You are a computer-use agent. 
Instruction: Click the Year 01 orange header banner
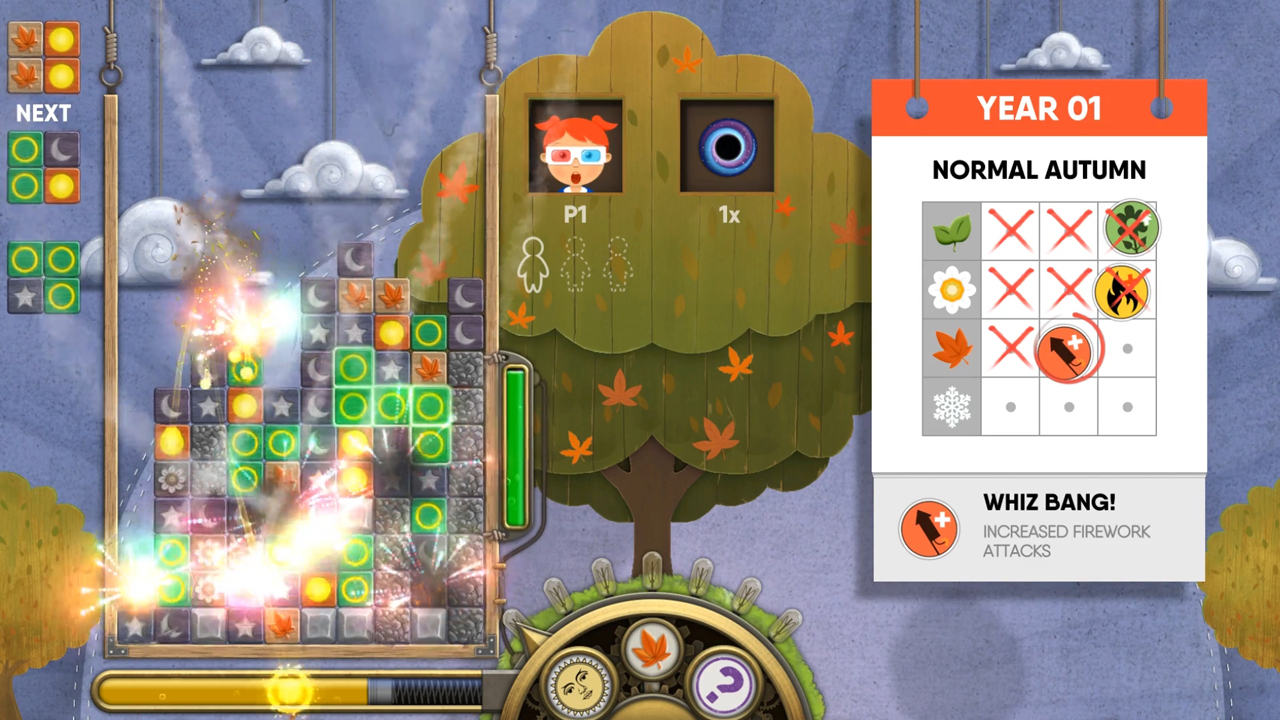[1039, 108]
